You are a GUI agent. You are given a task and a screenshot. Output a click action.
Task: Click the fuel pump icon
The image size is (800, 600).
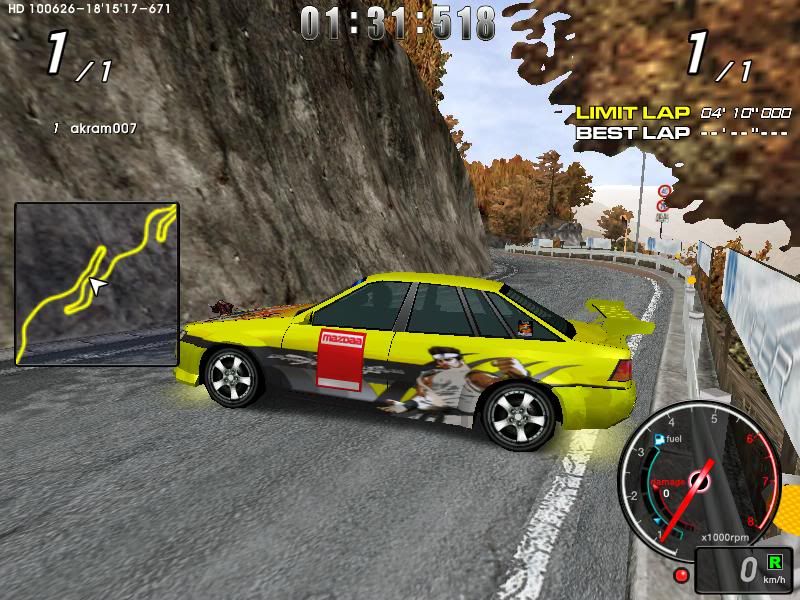point(657,439)
